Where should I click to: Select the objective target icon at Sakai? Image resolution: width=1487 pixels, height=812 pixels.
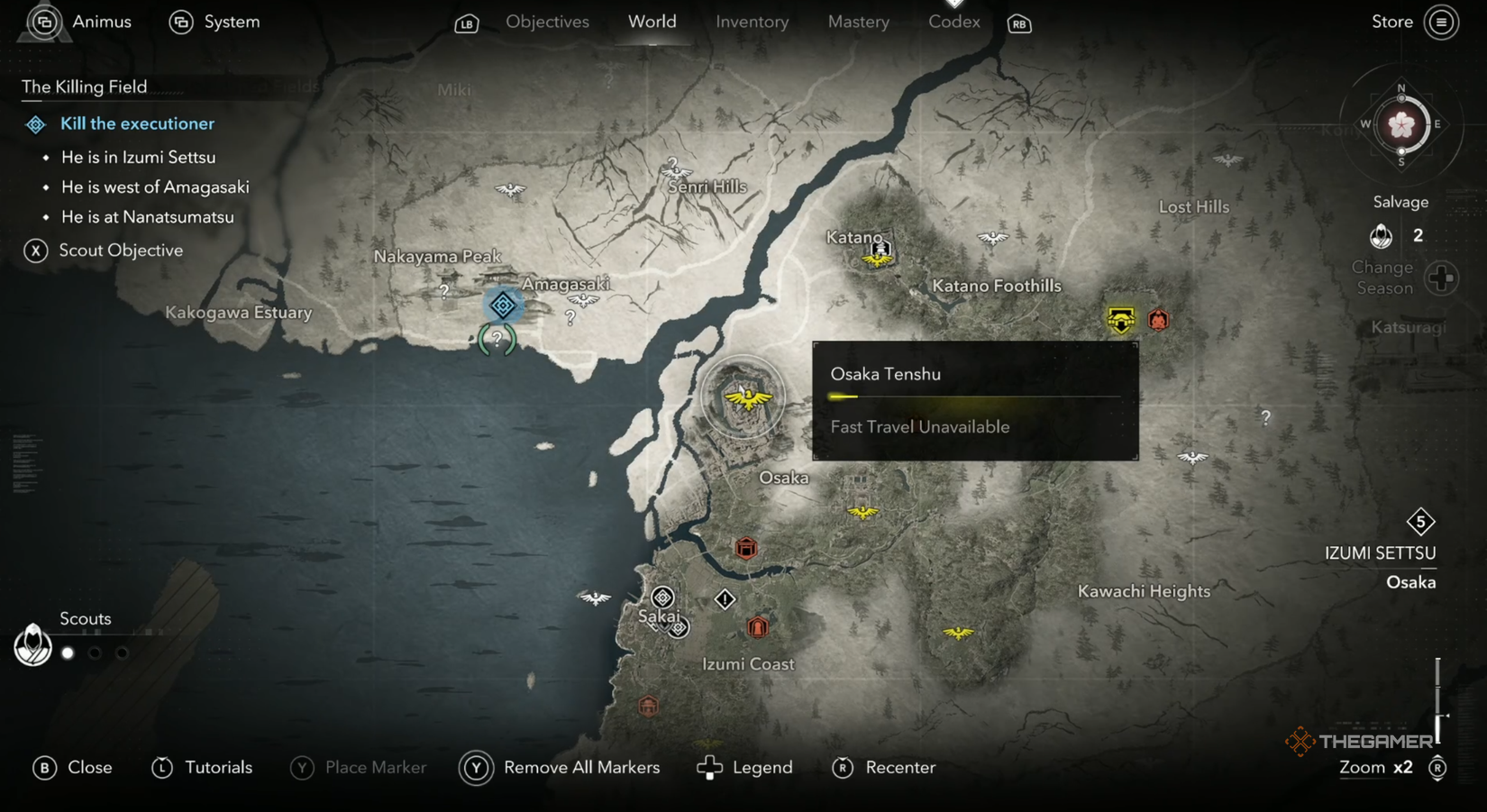[664, 597]
